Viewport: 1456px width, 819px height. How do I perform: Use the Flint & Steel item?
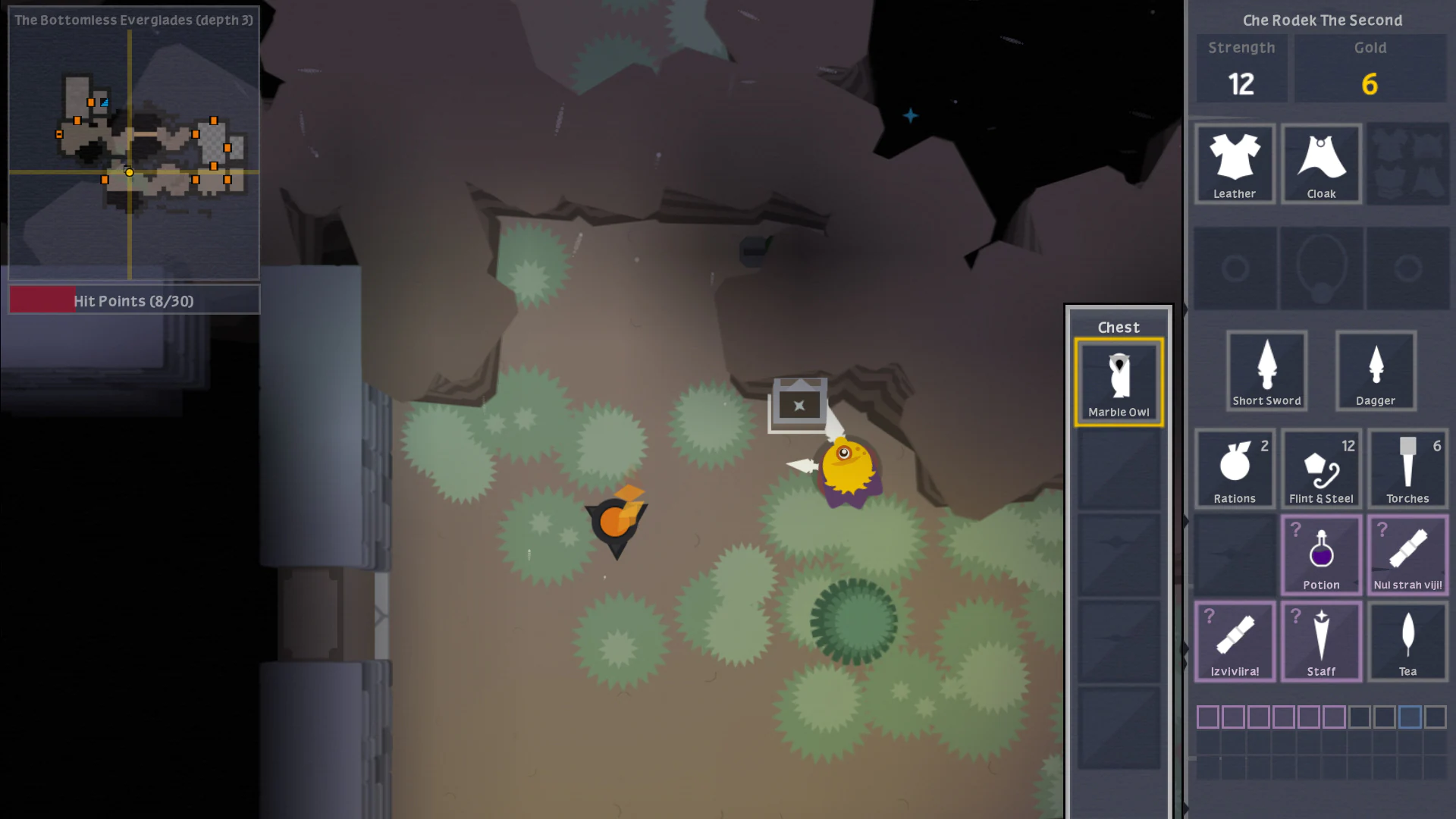(1321, 469)
